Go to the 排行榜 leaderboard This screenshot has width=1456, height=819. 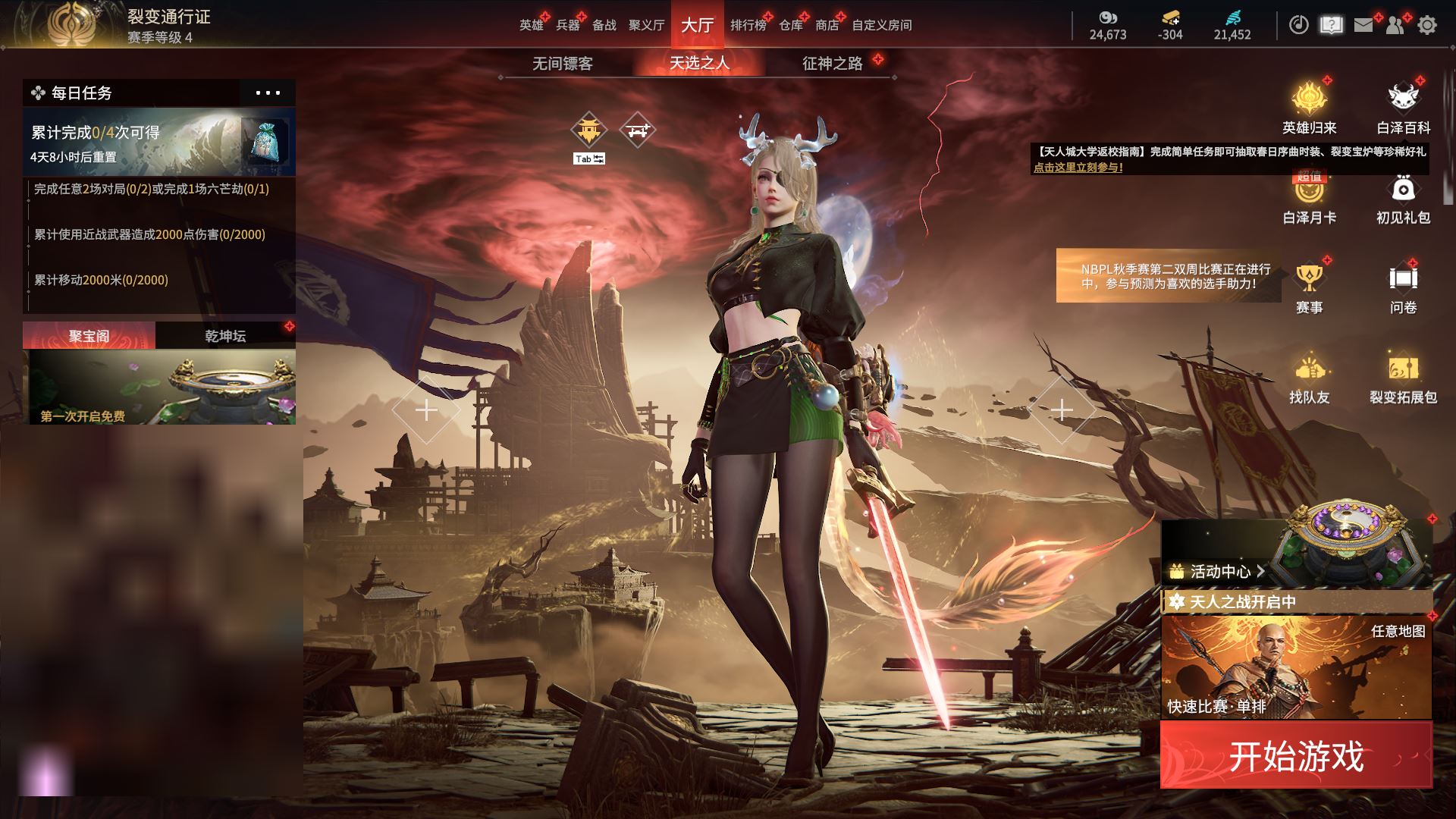(748, 25)
